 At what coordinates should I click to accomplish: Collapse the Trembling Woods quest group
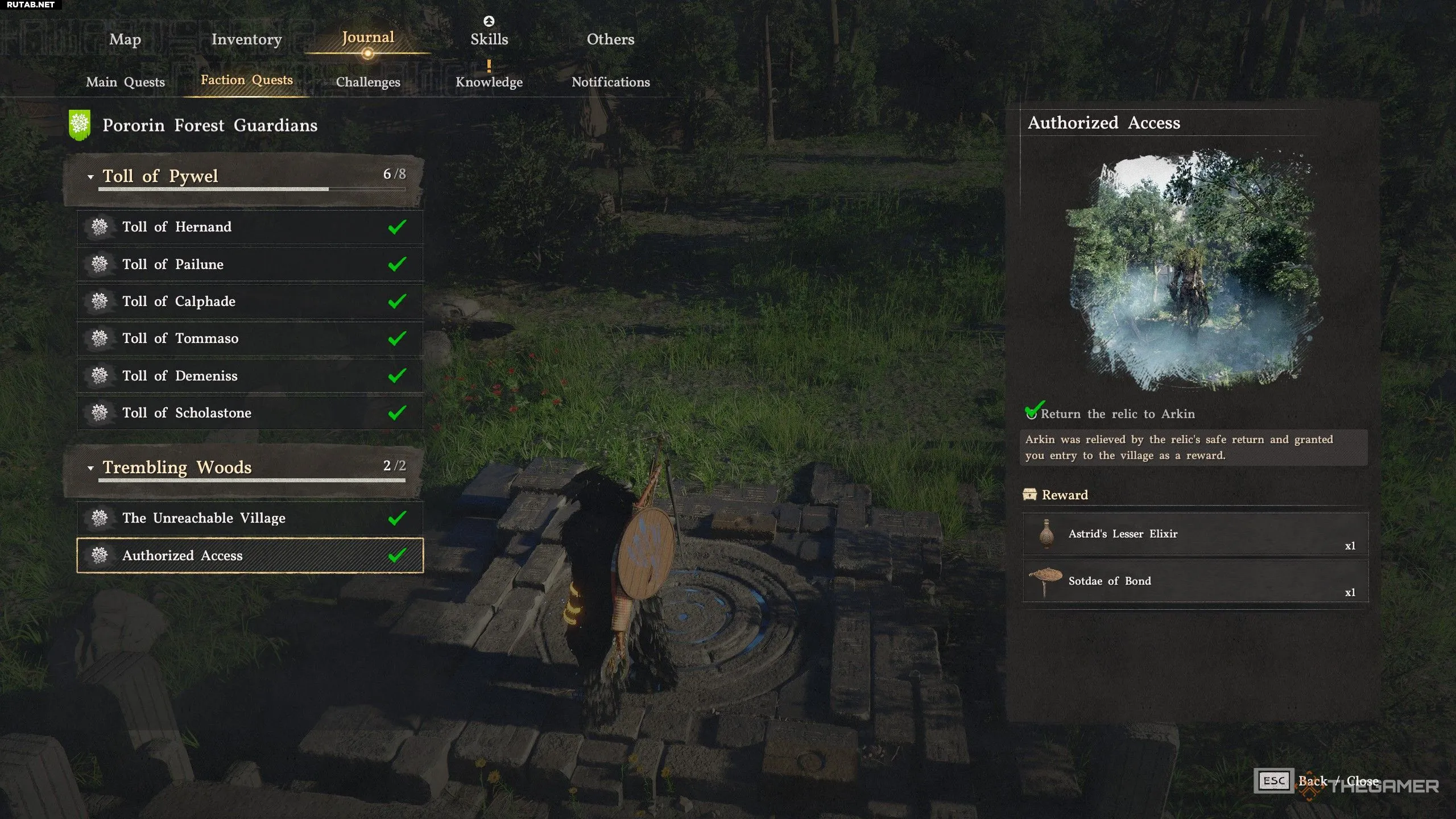pos(90,468)
